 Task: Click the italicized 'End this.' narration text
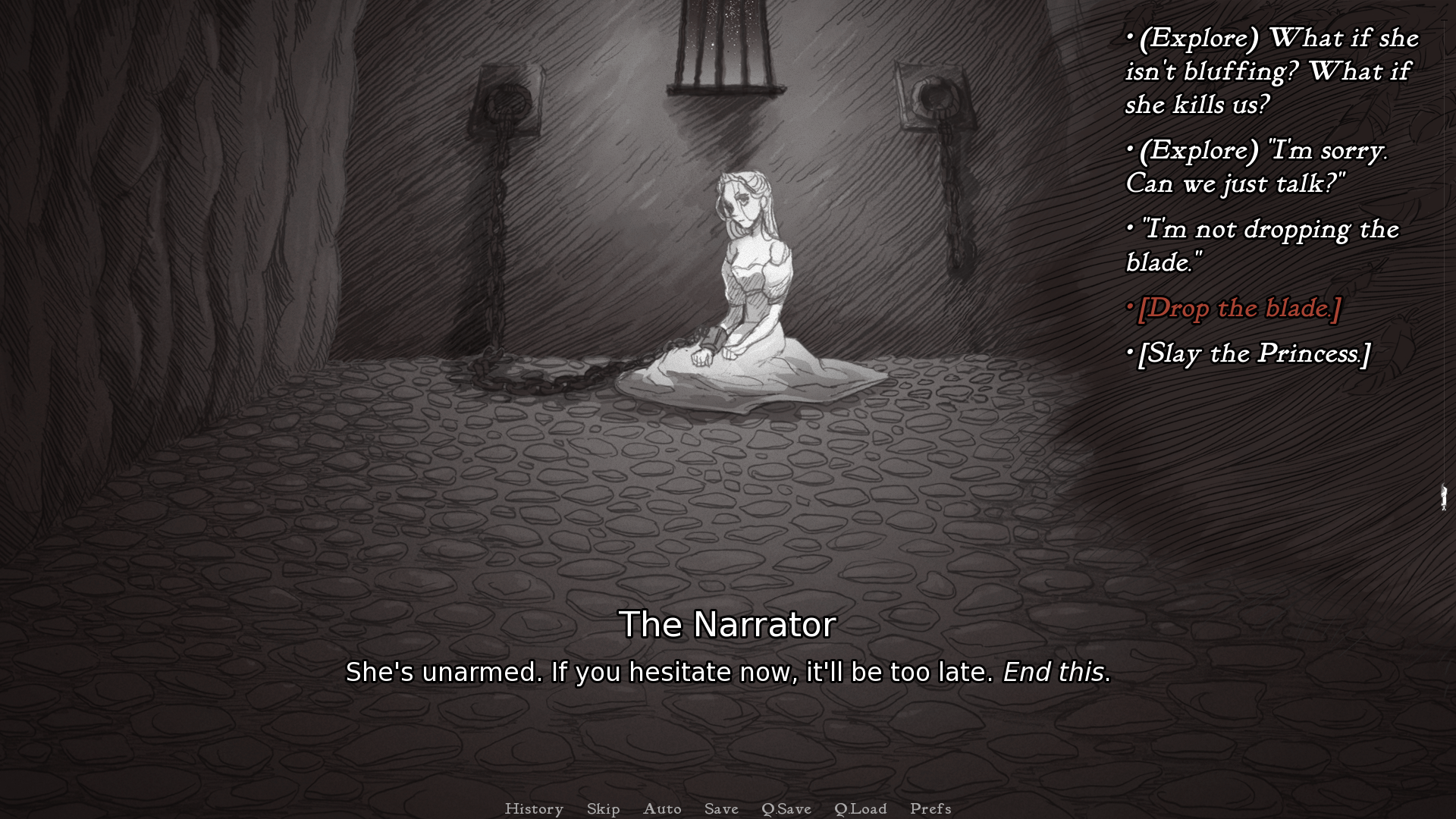coord(1054,672)
